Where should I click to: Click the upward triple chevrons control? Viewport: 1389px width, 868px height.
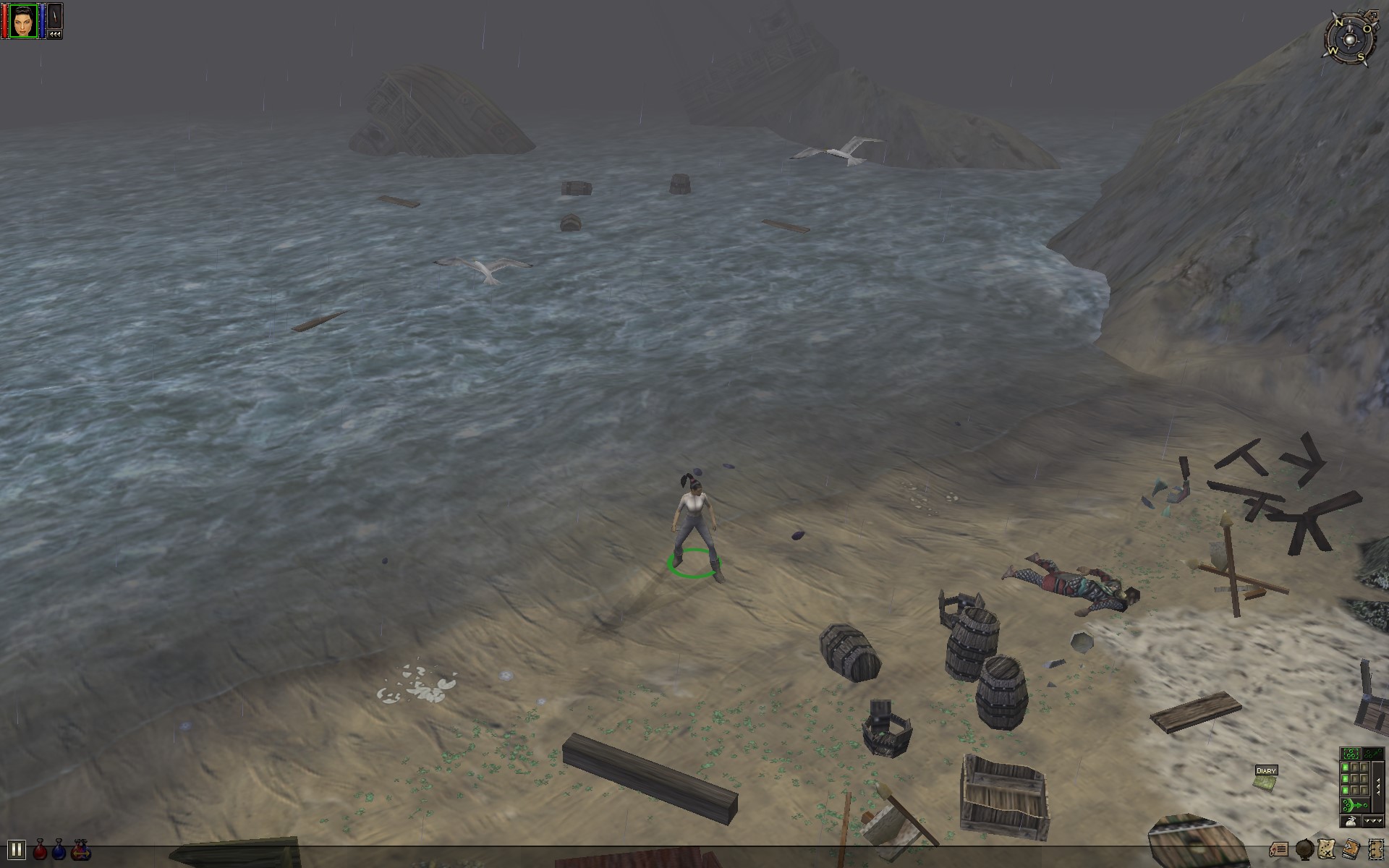coord(1378,786)
